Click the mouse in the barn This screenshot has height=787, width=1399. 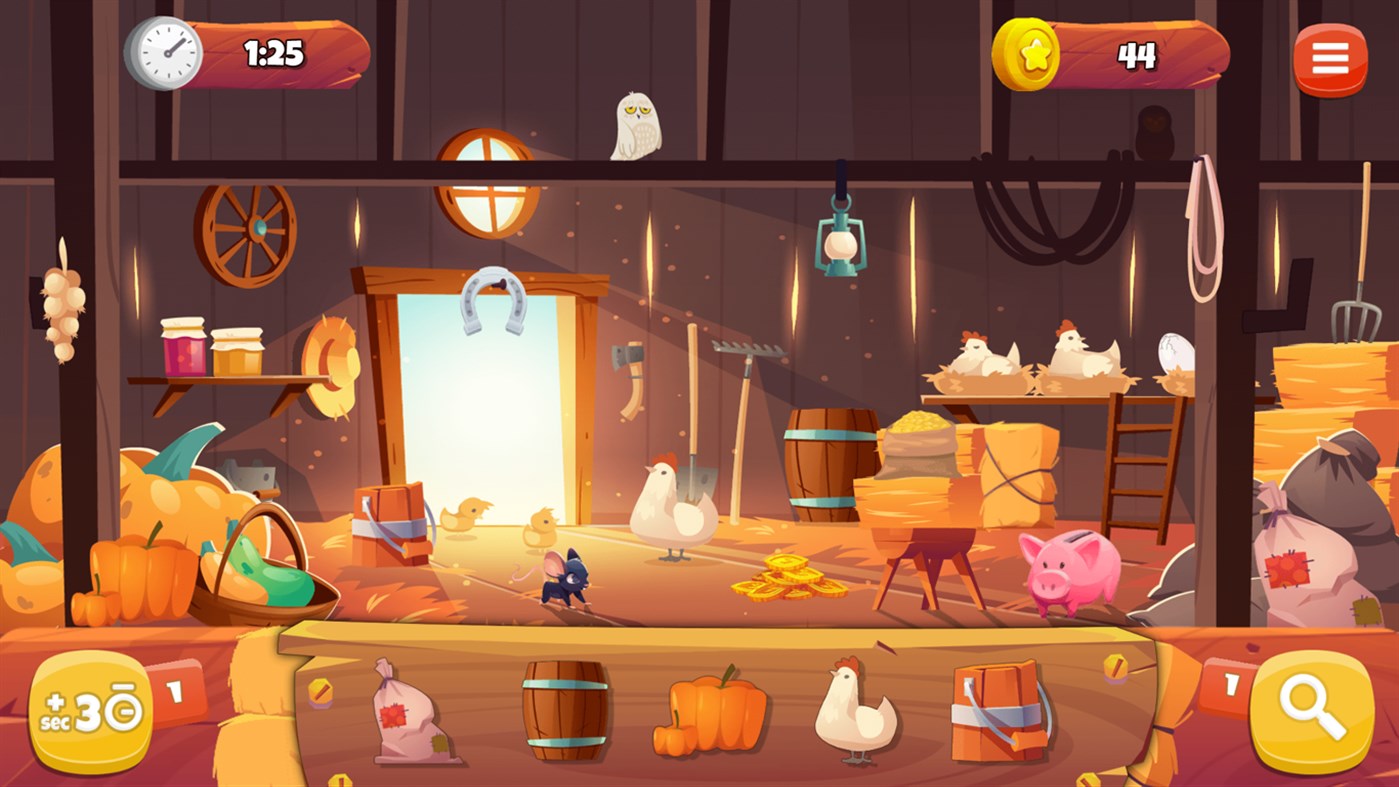tap(565, 580)
